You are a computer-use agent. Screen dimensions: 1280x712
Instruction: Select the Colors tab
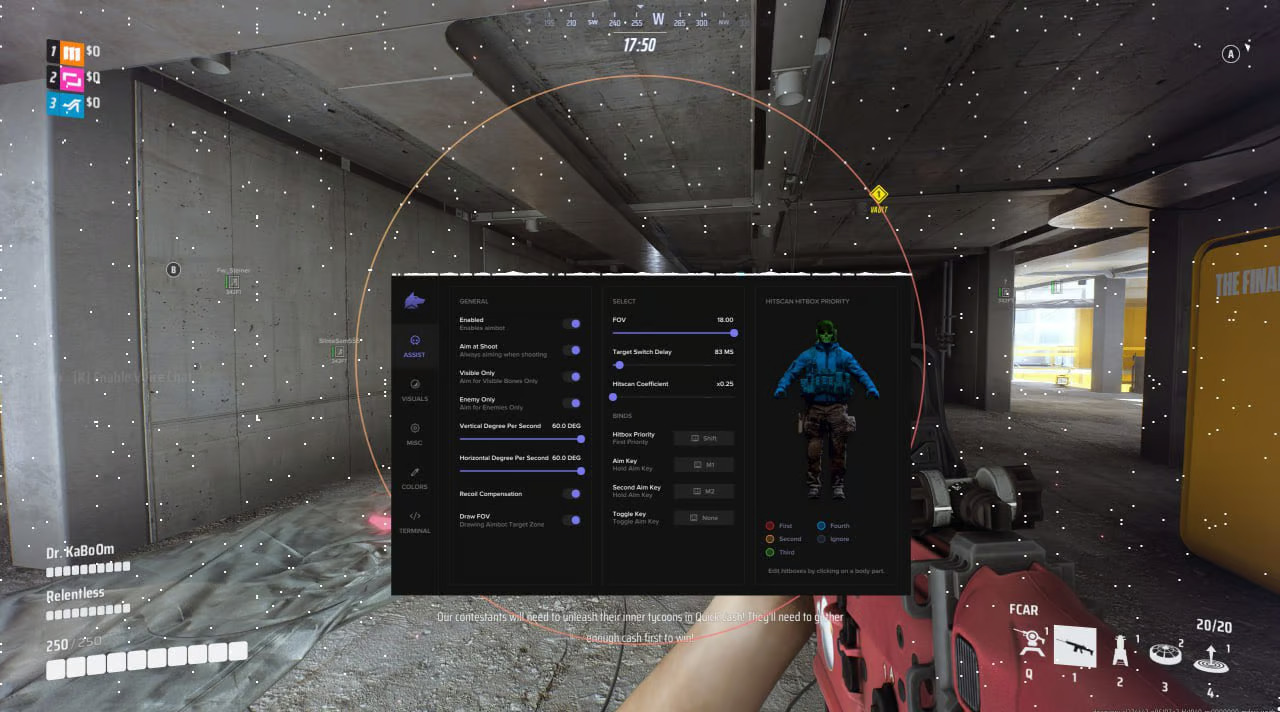tap(414, 476)
